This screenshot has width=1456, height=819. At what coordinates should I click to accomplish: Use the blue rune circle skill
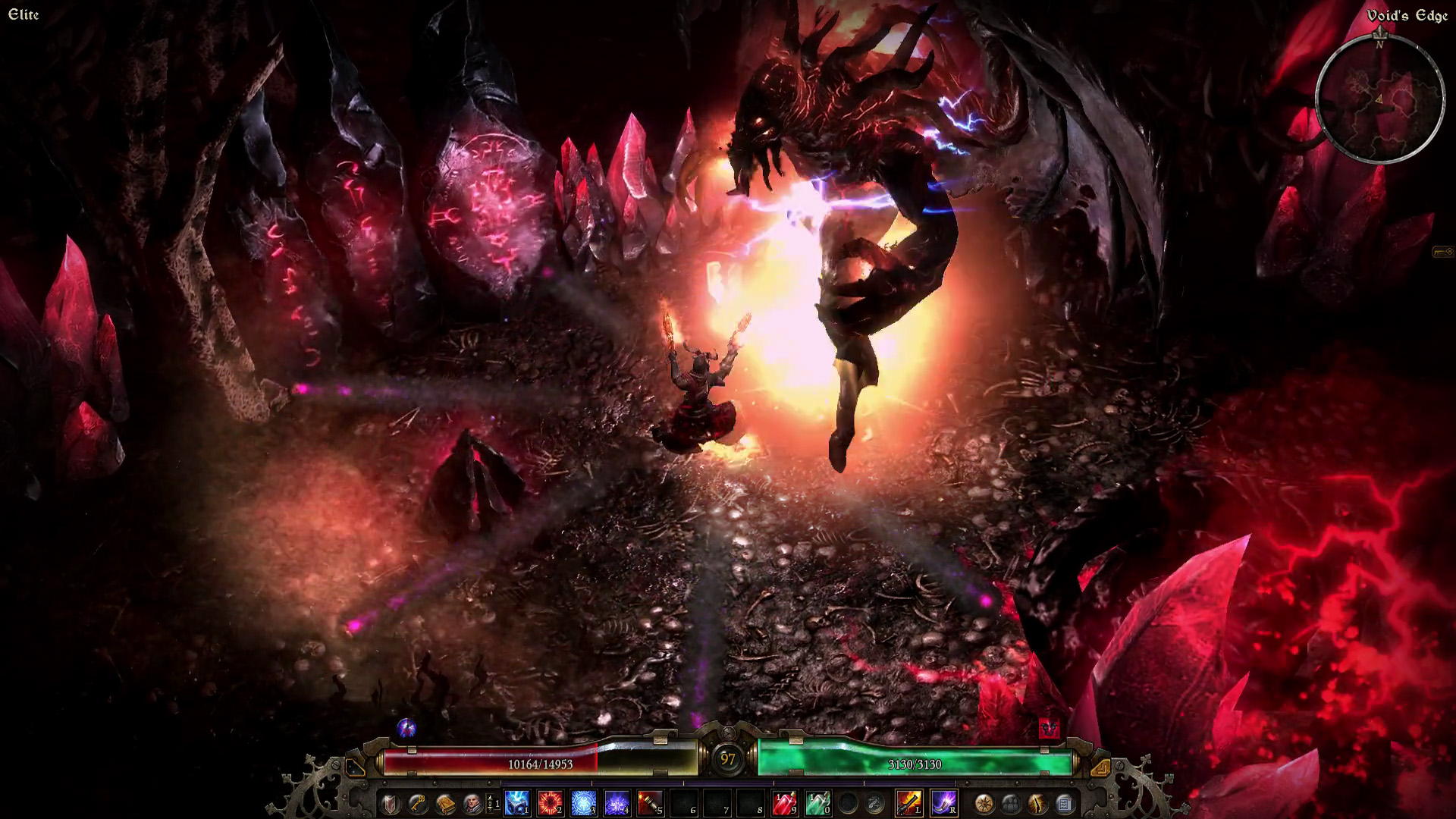[x=583, y=803]
